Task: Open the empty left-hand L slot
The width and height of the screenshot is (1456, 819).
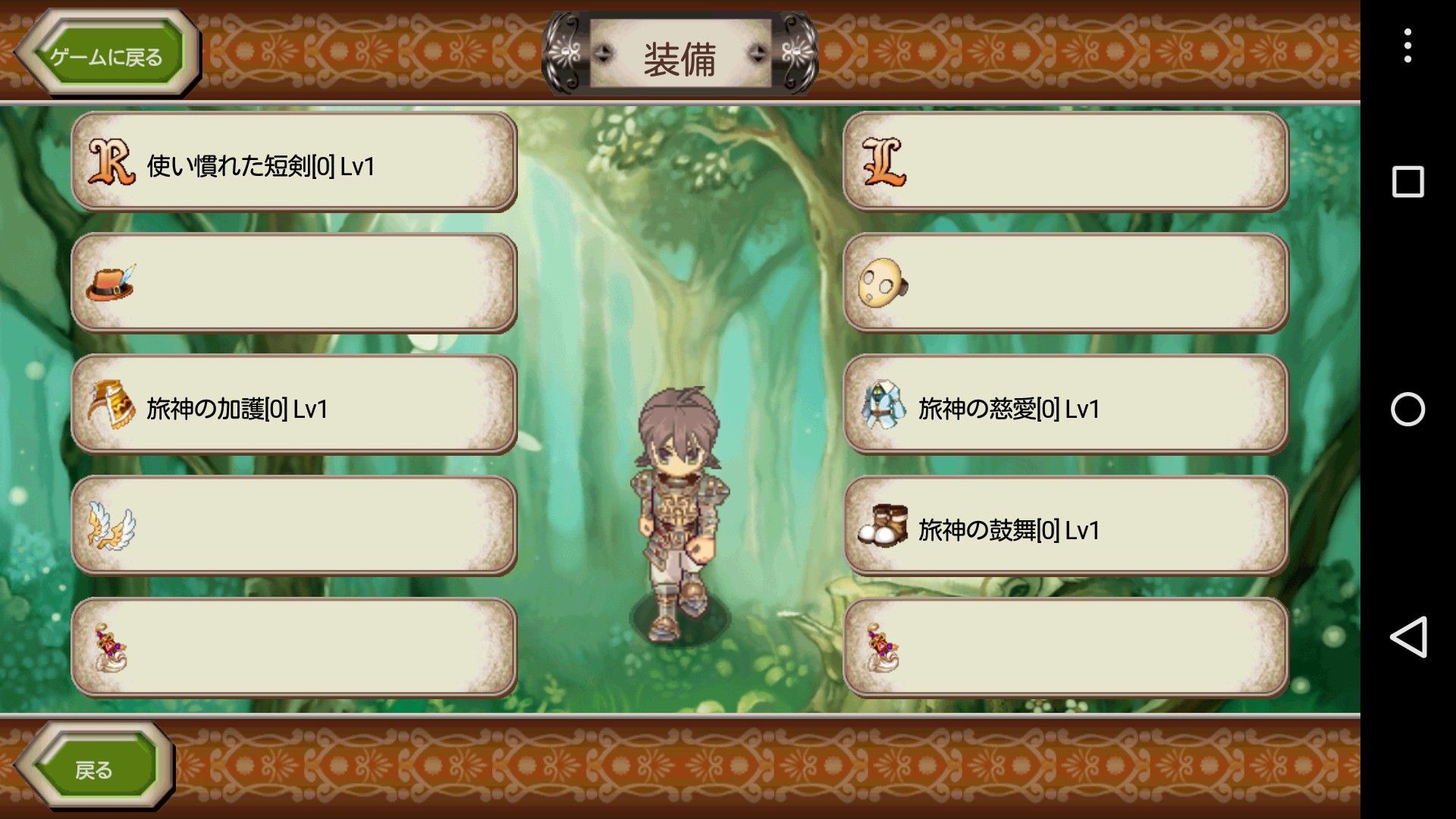Action: tap(1065, 162)
